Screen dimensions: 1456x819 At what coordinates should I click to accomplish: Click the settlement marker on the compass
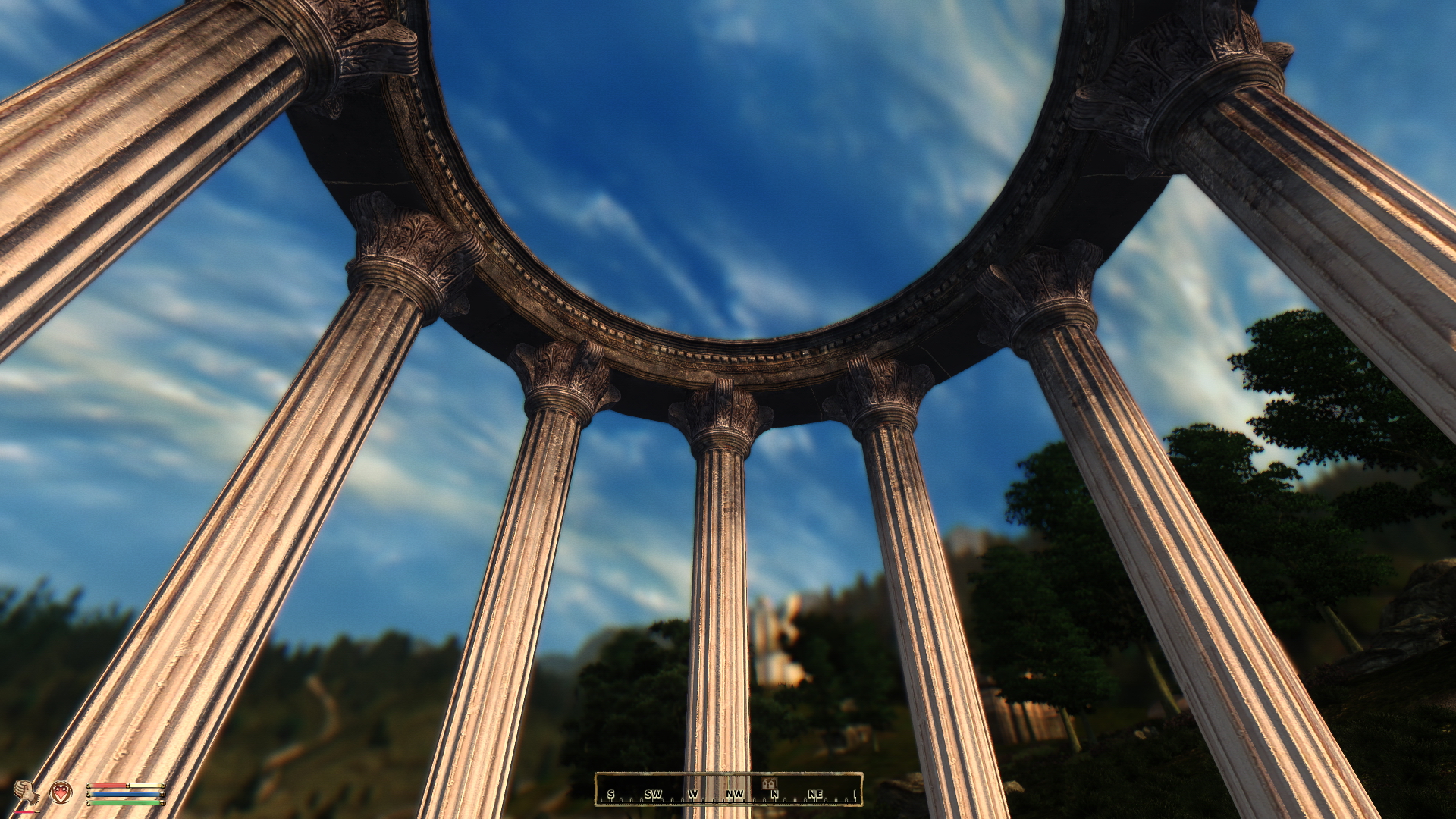click(769, 783)
